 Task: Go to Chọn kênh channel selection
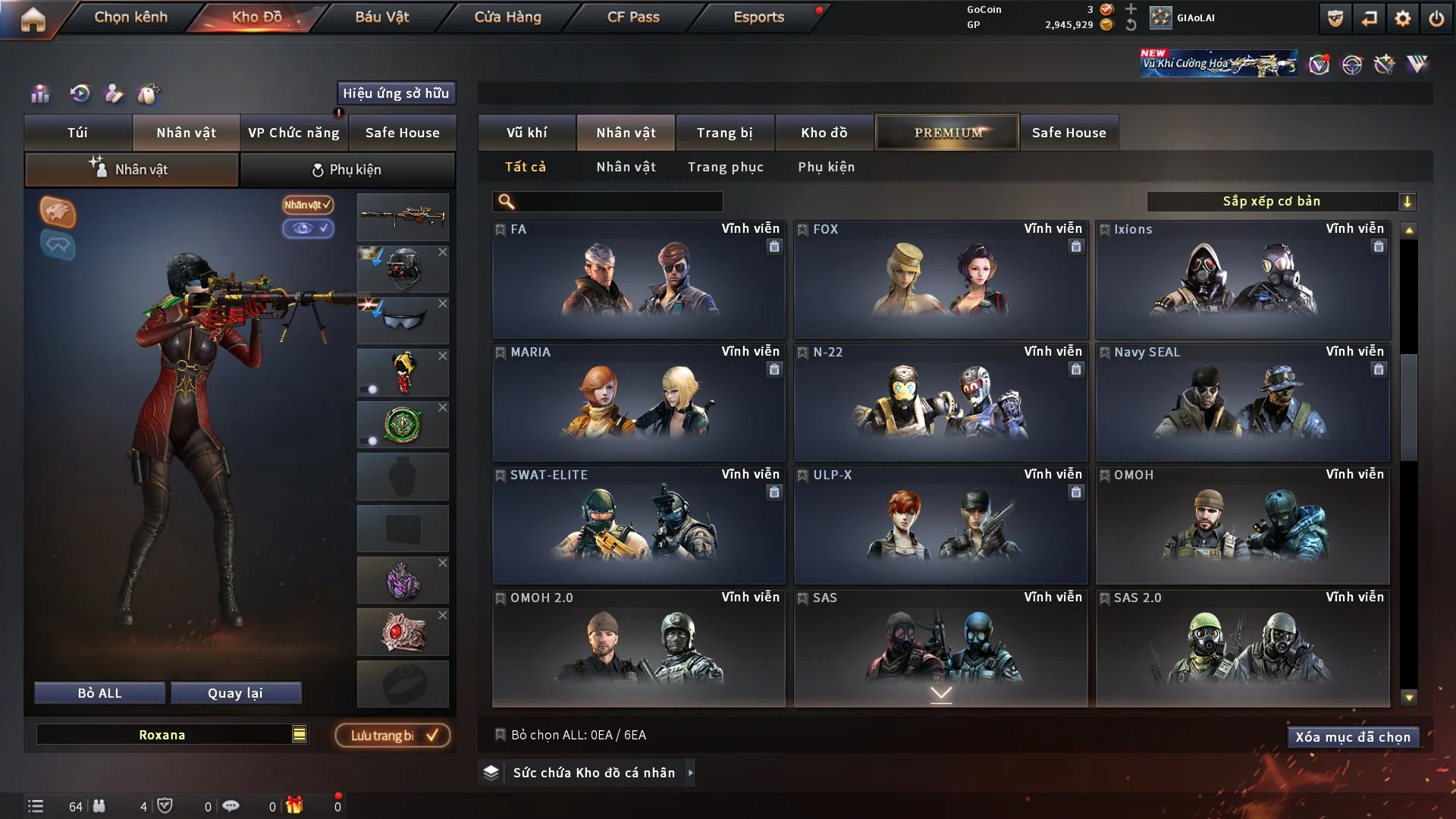pyautogui.click(x=130, y=17)
